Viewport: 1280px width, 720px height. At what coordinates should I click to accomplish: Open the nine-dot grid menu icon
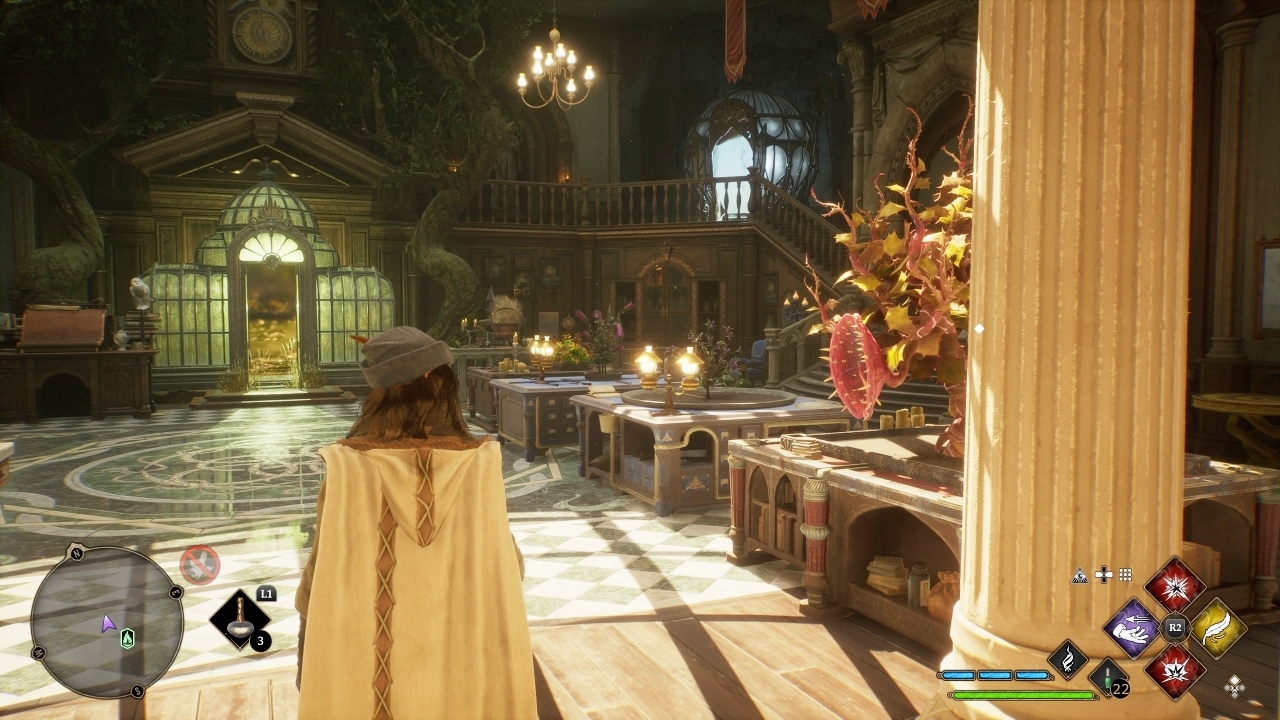click(x=1126, y=575)
